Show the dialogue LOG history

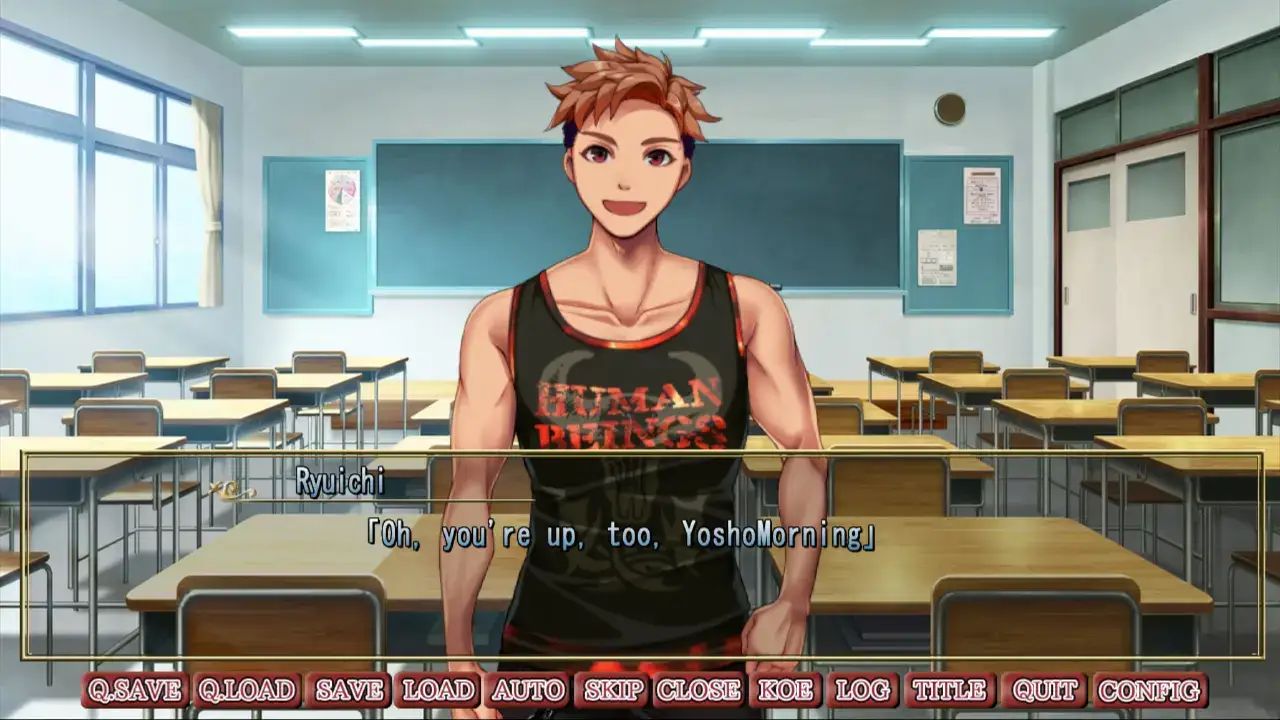862,690
